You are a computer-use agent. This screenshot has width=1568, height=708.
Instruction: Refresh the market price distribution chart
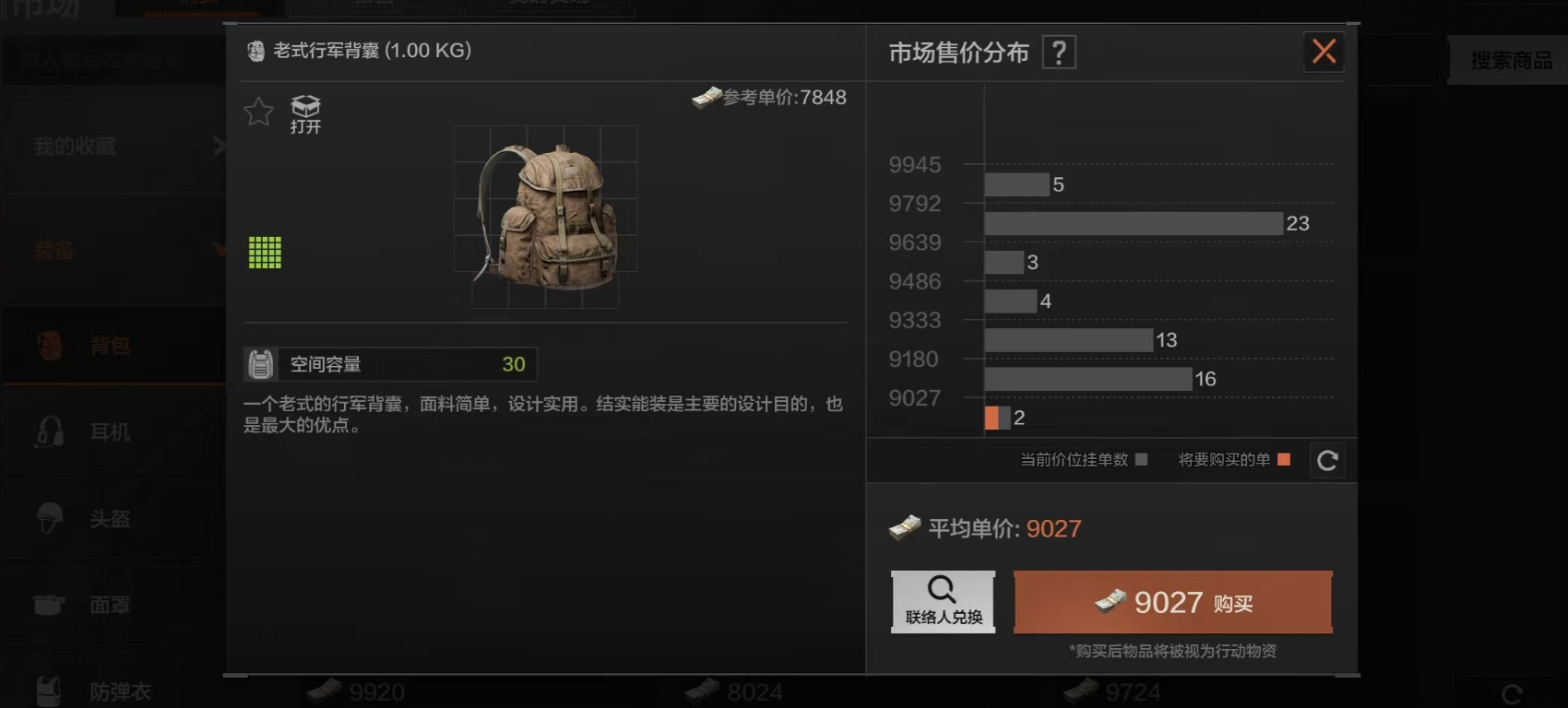[1326, 460]
